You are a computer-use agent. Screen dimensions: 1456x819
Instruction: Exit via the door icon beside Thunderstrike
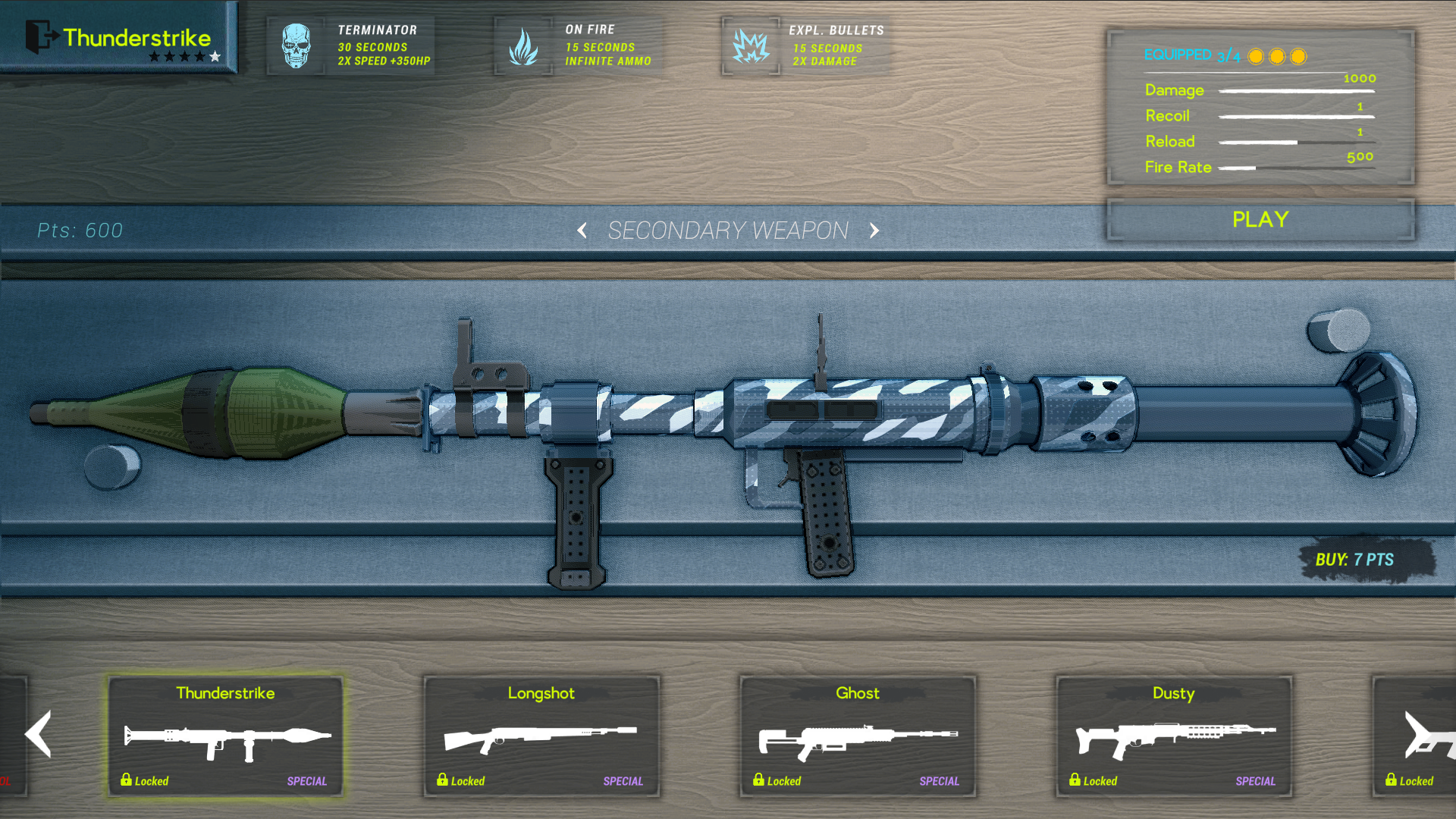click(x=41, y=36)
